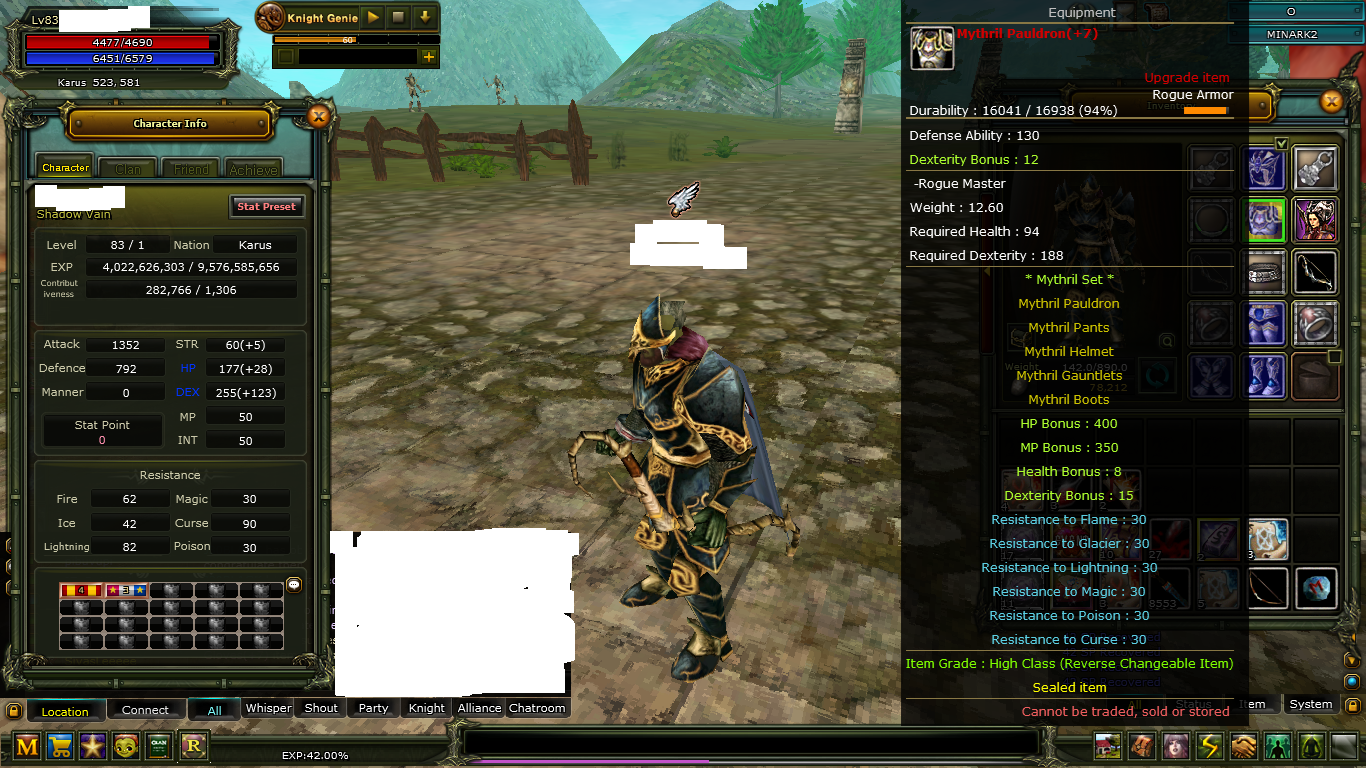Image resolution: width=1366 pixels, height=768 pixels.
Task: Click the plus button beside the Genie gauge
Action: pyautogui.click(x=431, y=58)
